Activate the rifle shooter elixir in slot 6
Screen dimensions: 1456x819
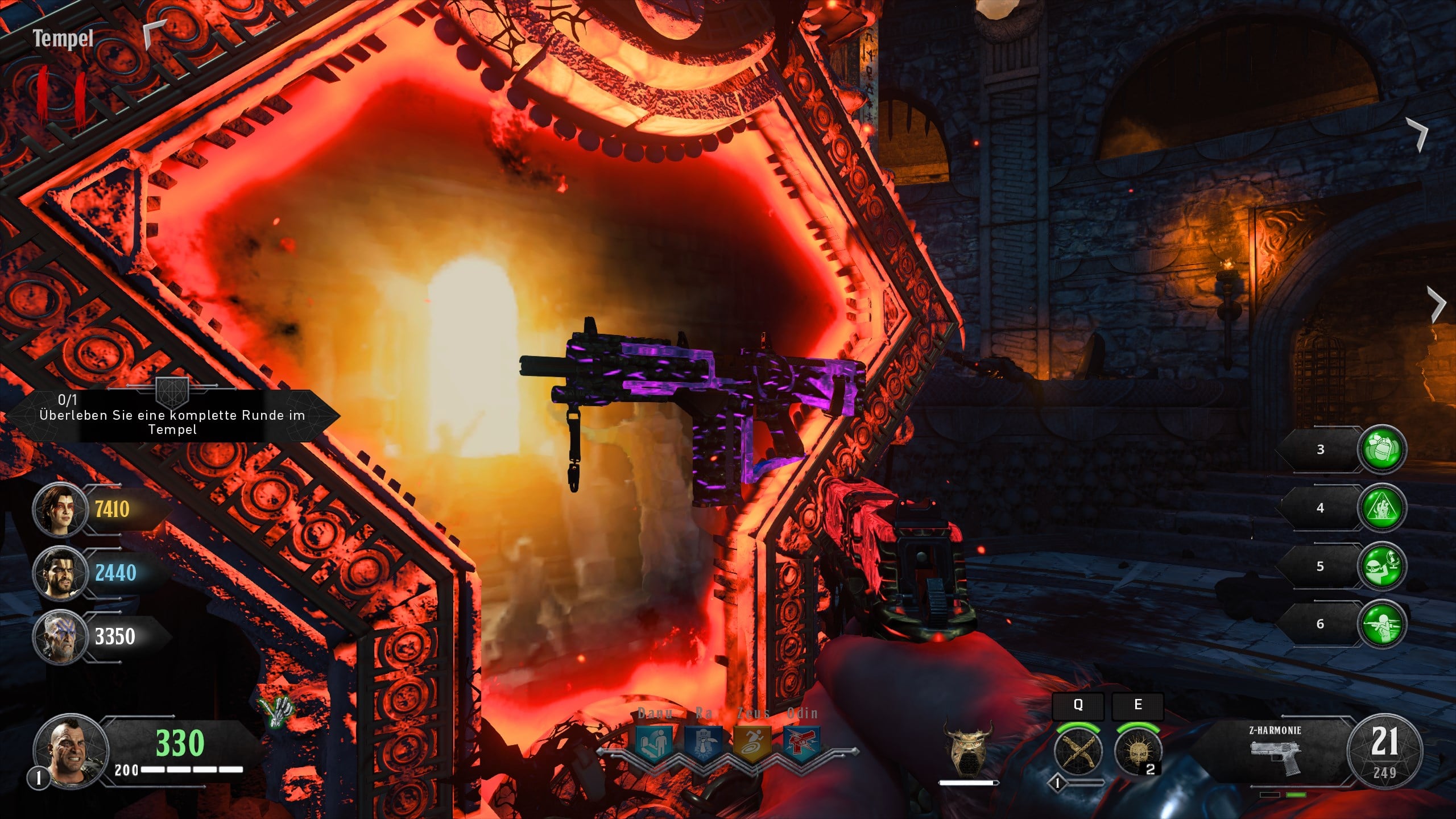point(1381,624)
